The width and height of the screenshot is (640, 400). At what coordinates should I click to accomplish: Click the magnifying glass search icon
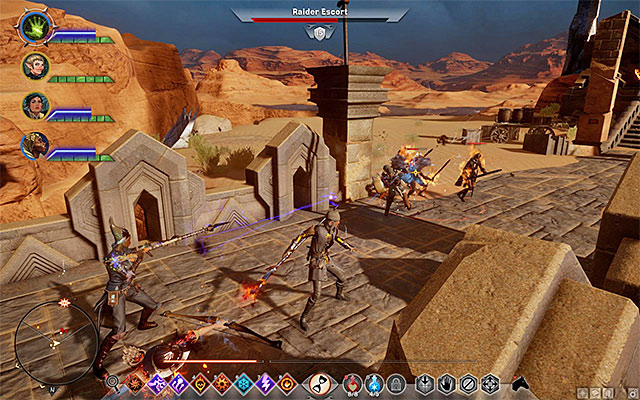[x=112, y=382]
